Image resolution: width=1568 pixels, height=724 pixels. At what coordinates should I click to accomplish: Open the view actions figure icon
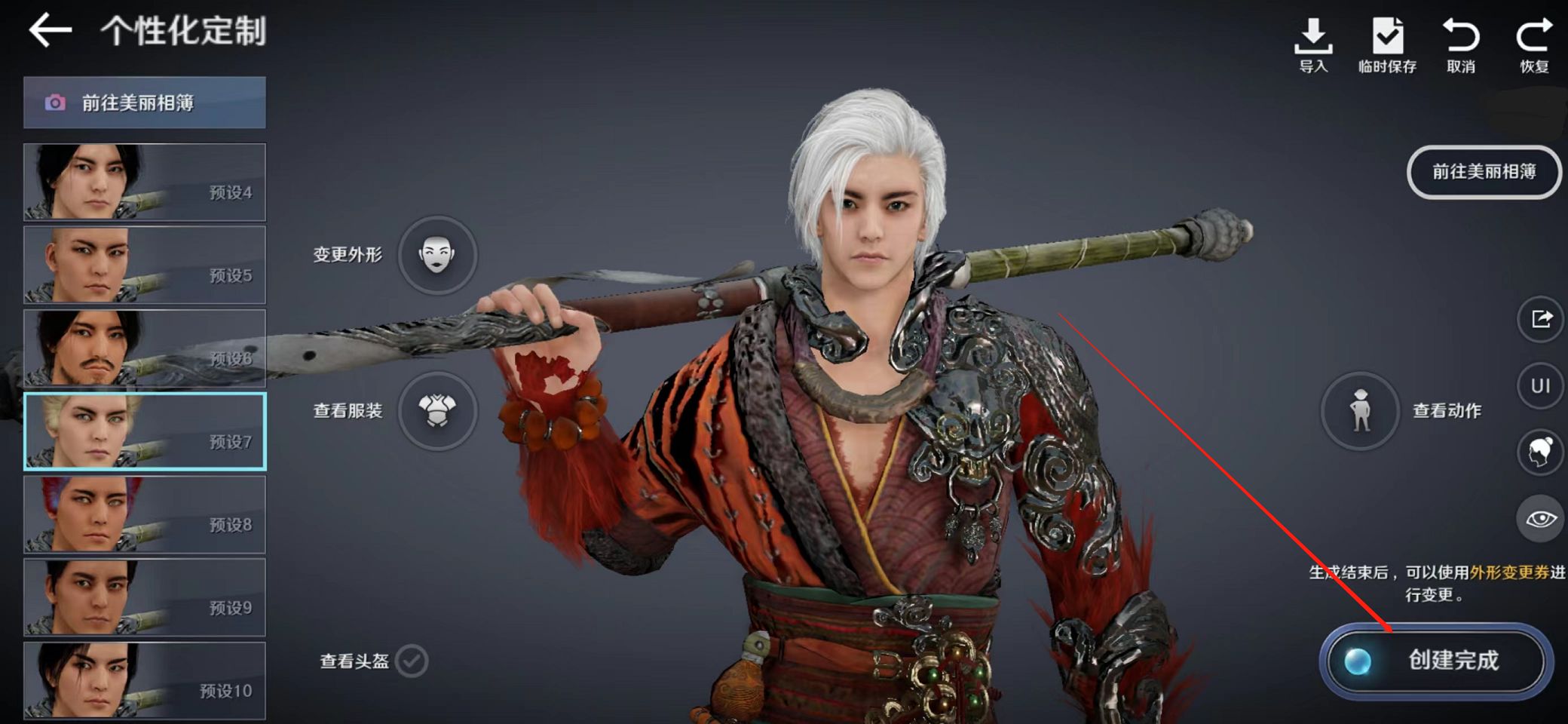tap(1361, 410)
